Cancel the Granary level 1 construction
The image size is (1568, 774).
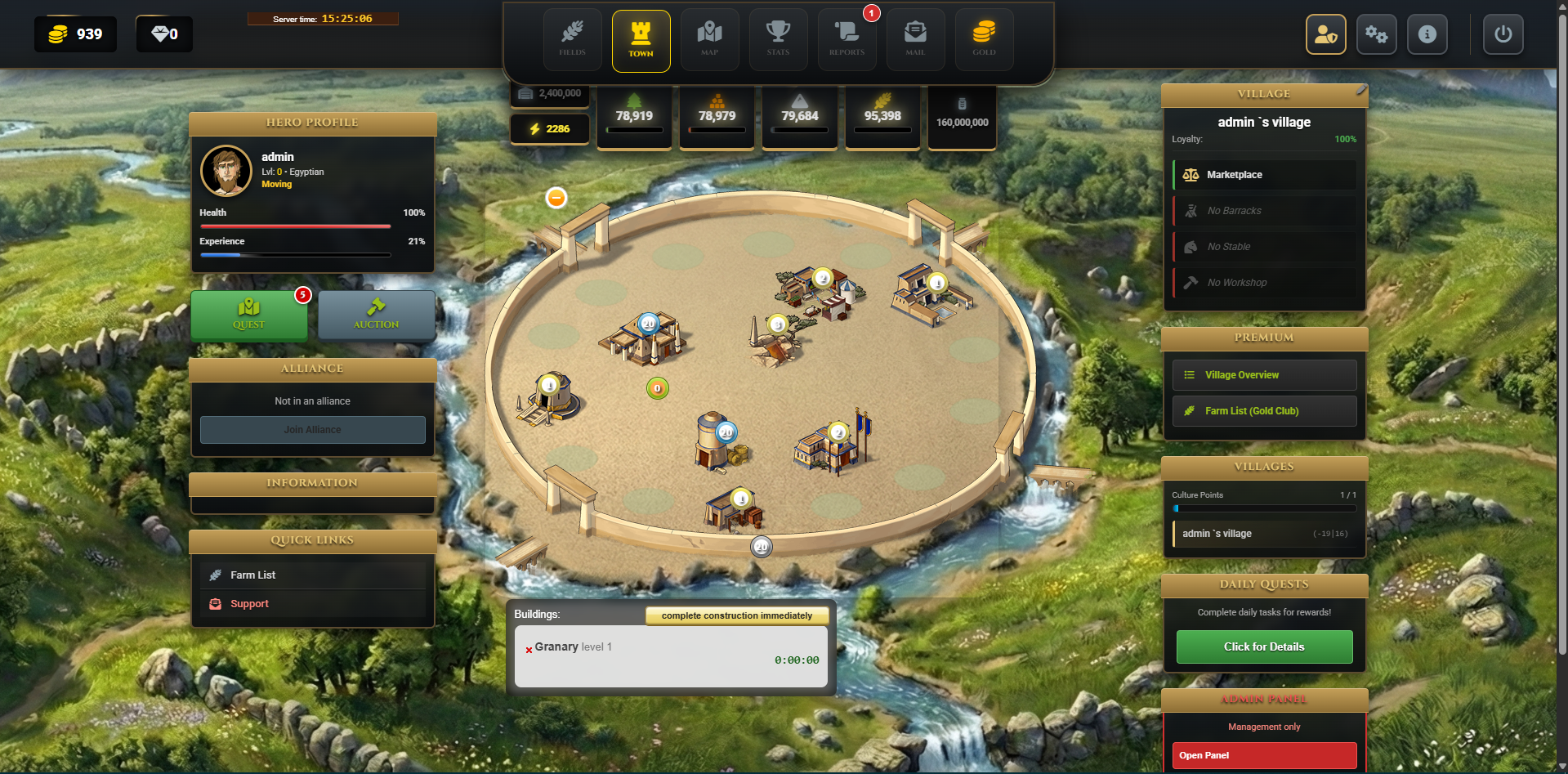coord(529,651)
